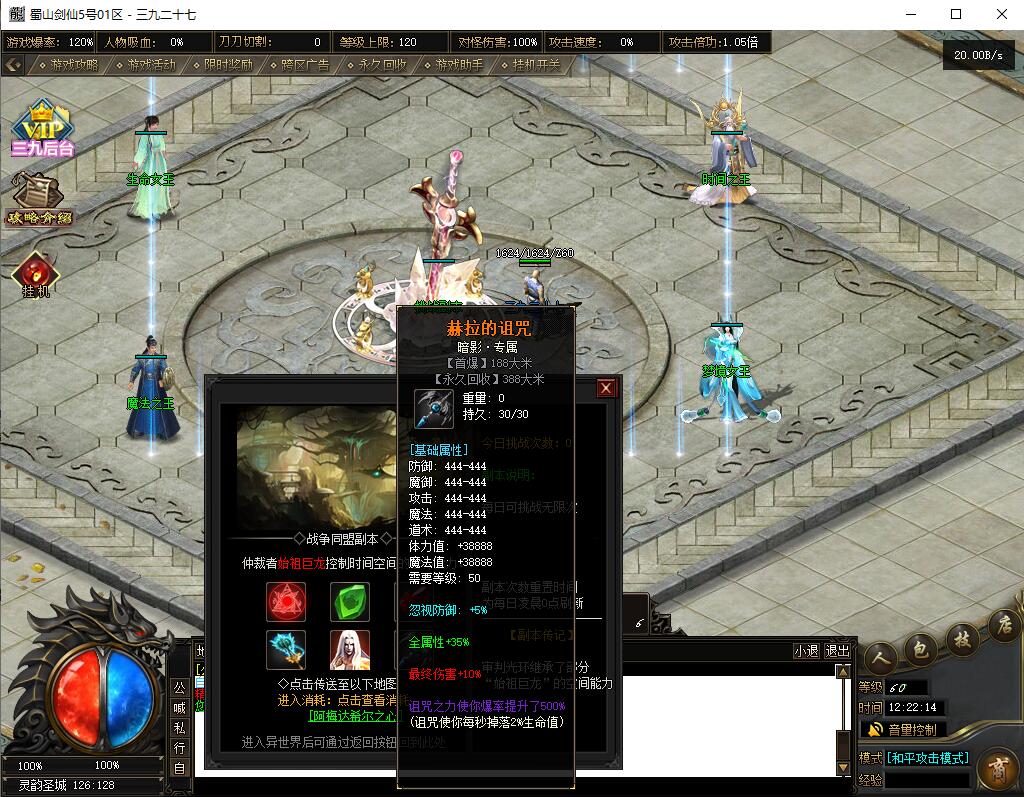
Task: Activate the 挂机 auto-battle icon
Action: point(37,273)
